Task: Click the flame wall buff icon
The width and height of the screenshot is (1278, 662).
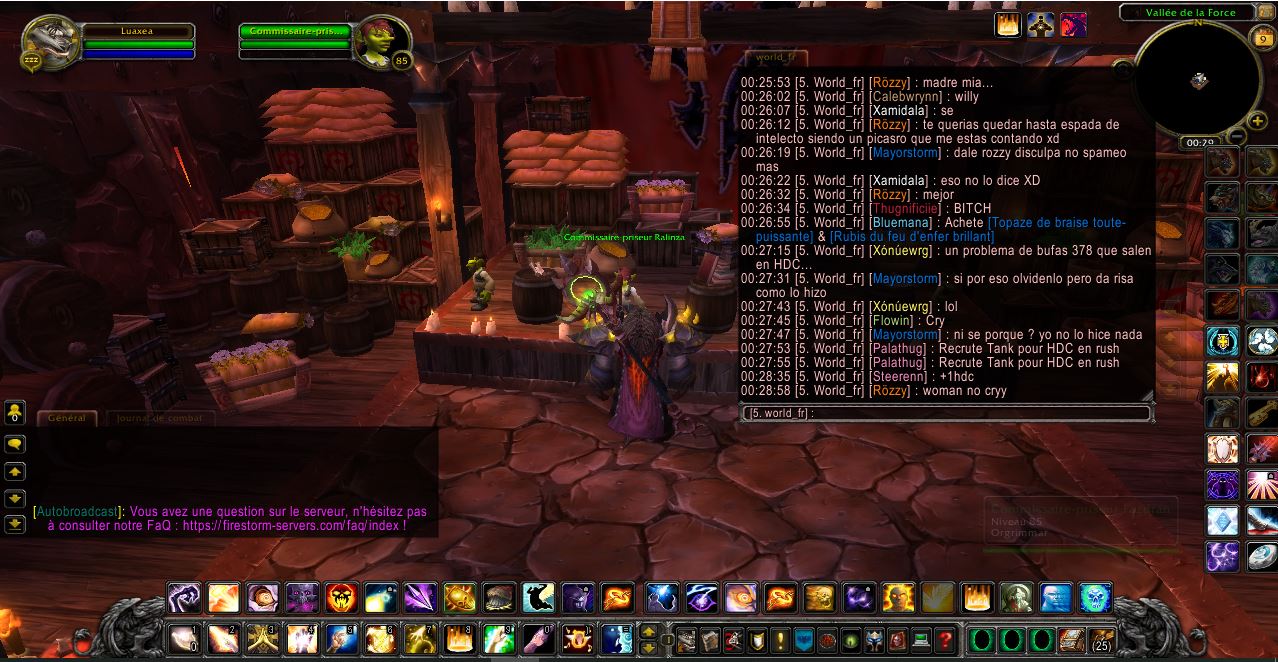Action: click(x=1007, y=25)
